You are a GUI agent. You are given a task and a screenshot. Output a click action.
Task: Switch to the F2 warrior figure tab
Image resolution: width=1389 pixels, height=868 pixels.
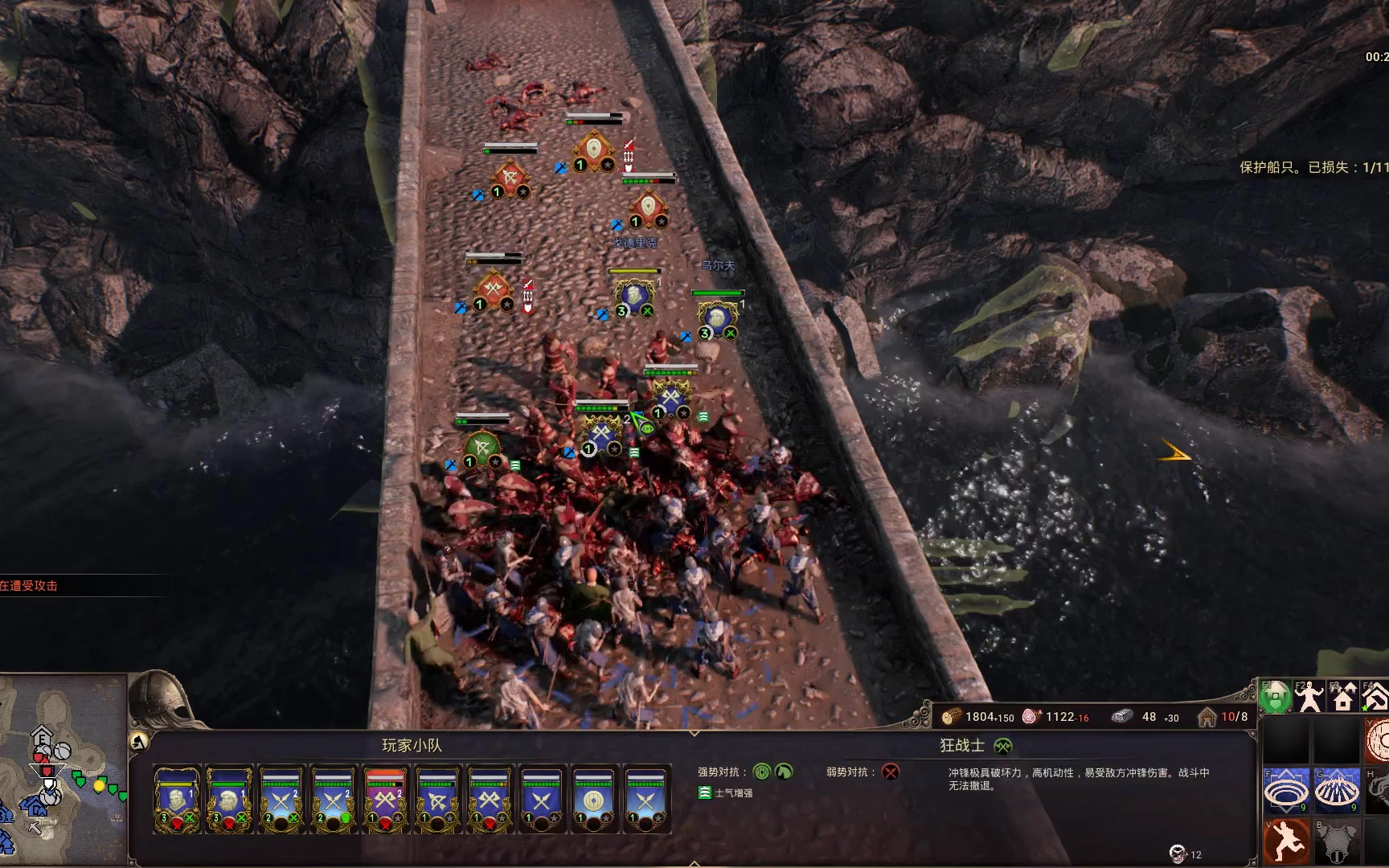(1309, 698)
